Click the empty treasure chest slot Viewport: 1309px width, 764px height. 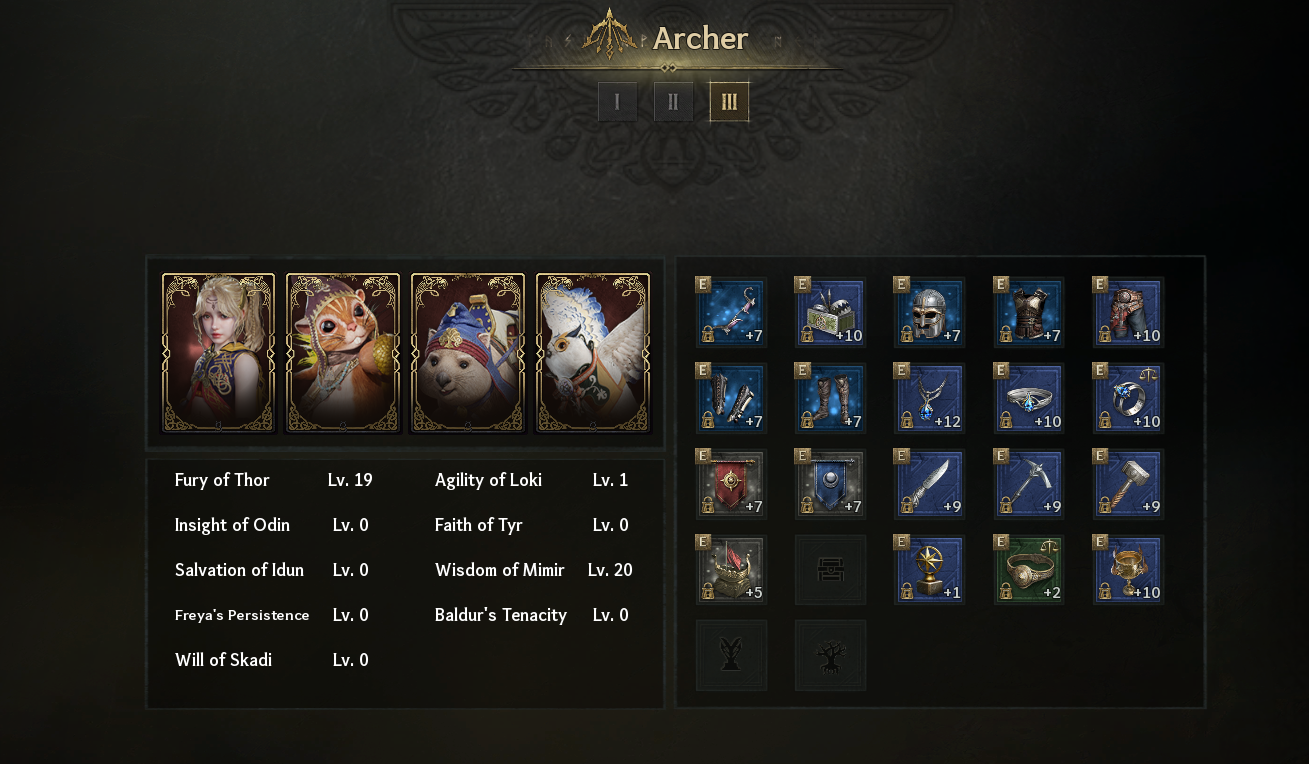click(831, 570)
